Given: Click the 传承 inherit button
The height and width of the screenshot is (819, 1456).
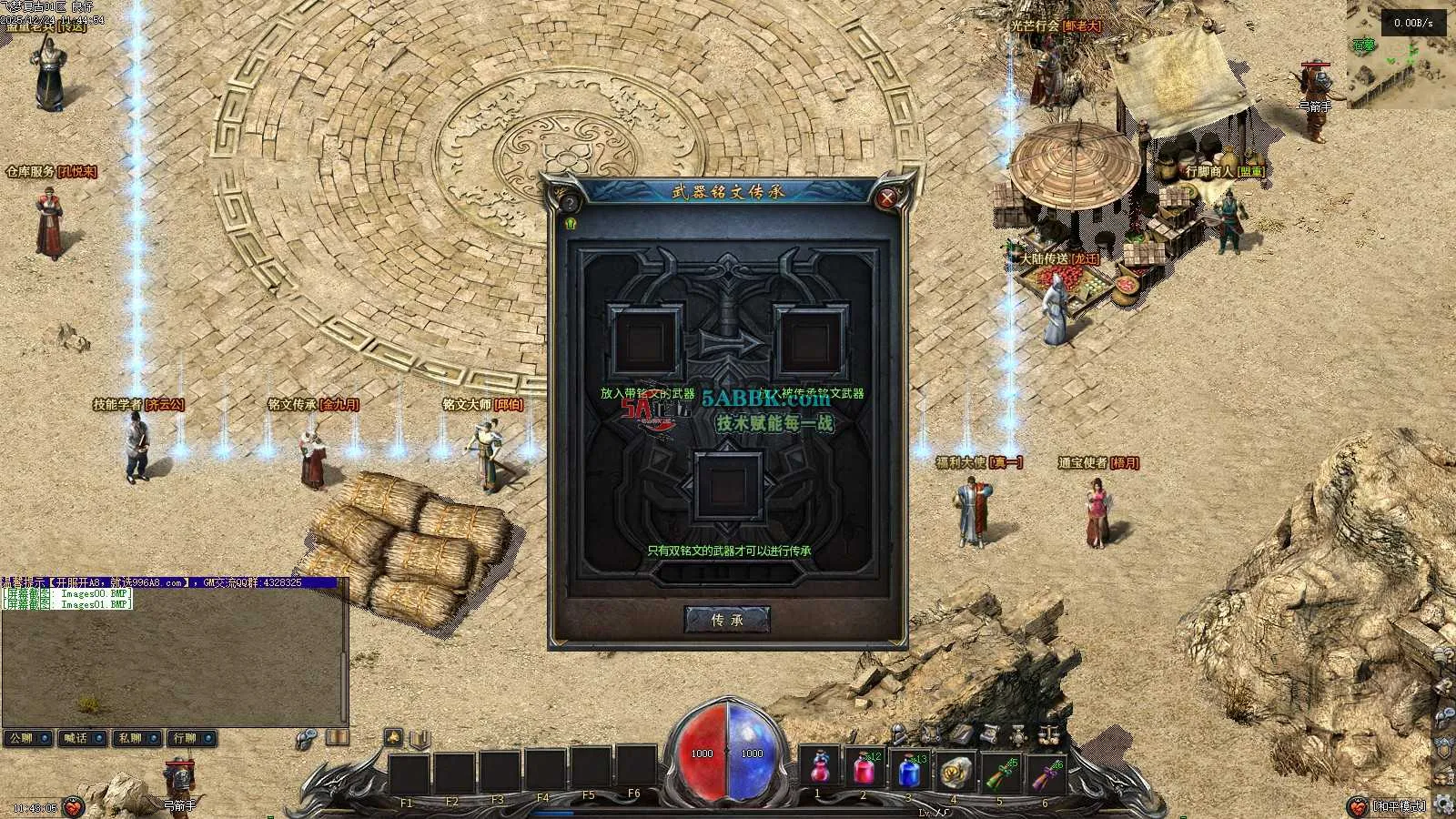Looking at the screenshot, I should point(727,620).
